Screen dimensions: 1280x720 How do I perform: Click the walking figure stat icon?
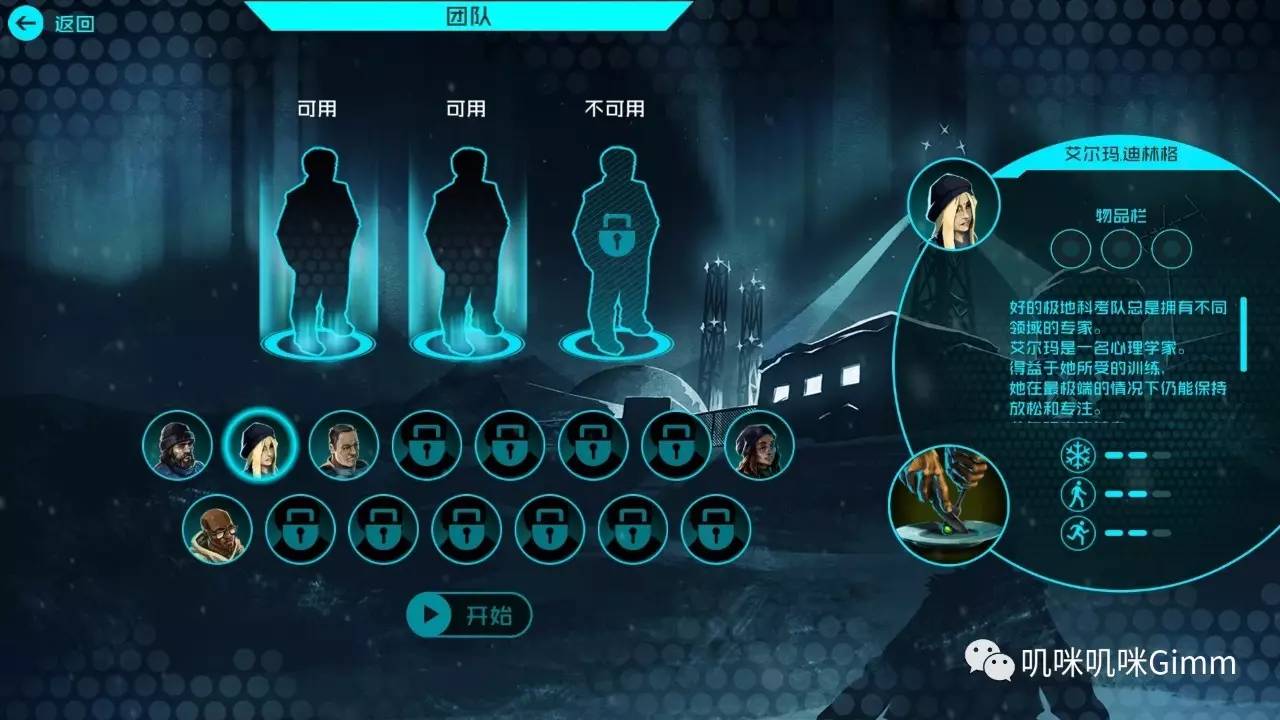click(x=1078, y=494)
